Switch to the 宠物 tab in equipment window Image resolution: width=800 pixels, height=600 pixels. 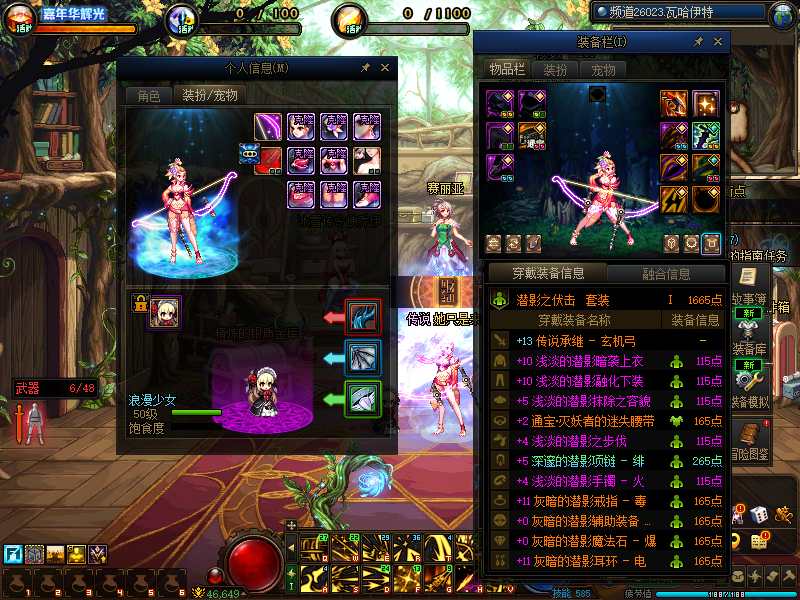604,70
